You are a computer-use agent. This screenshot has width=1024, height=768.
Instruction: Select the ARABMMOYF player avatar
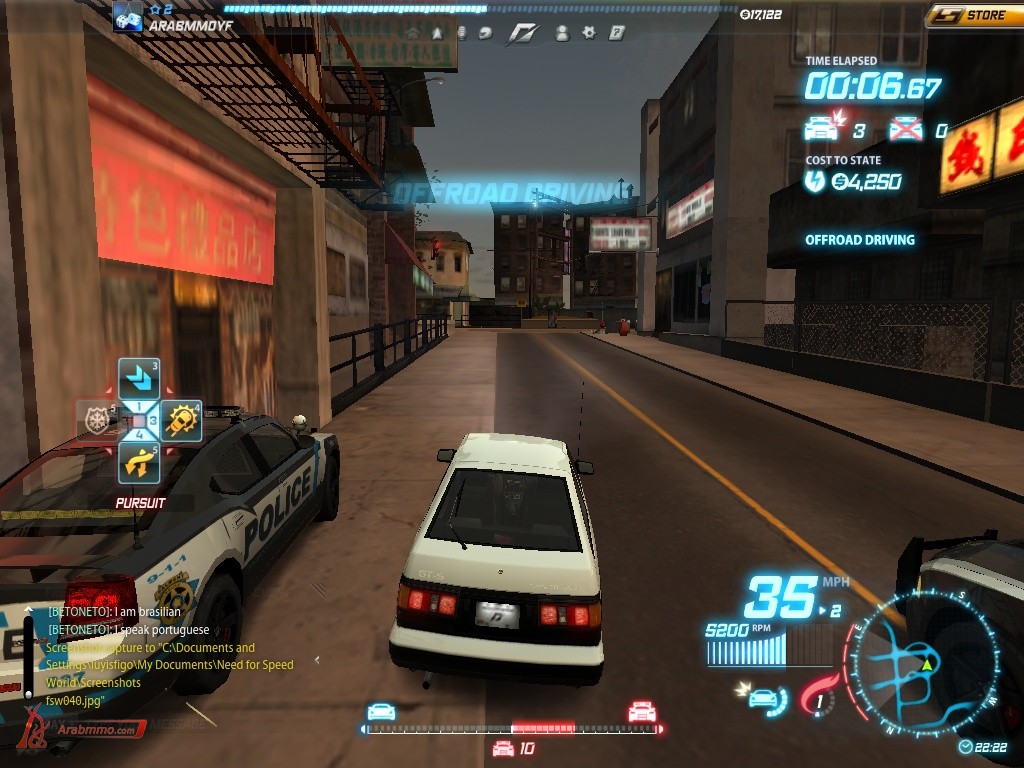click(x=127, y=17)
